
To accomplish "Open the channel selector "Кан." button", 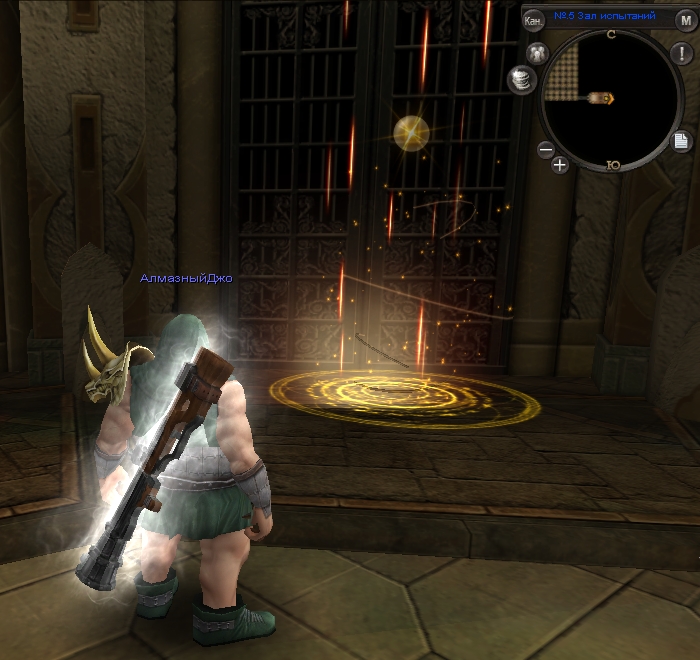I will [534, 19].
